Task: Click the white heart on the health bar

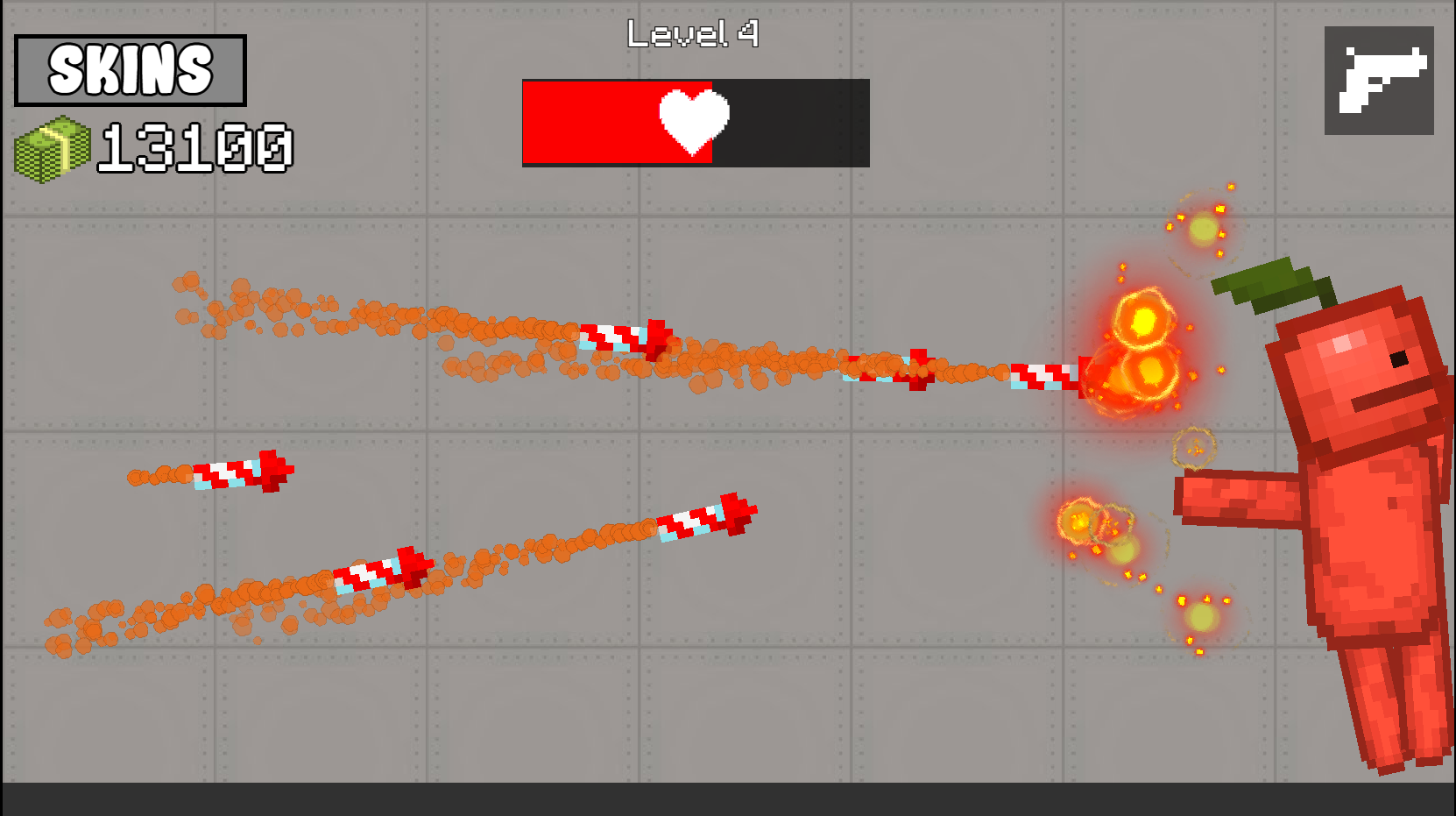Action: point(694,122)
